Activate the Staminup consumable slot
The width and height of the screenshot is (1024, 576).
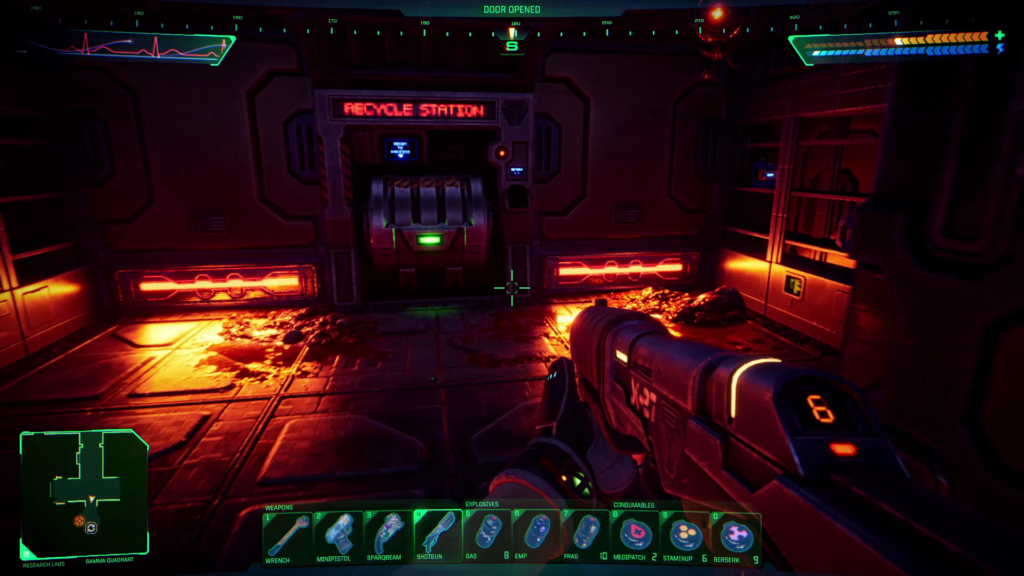[x=685, y=535]
